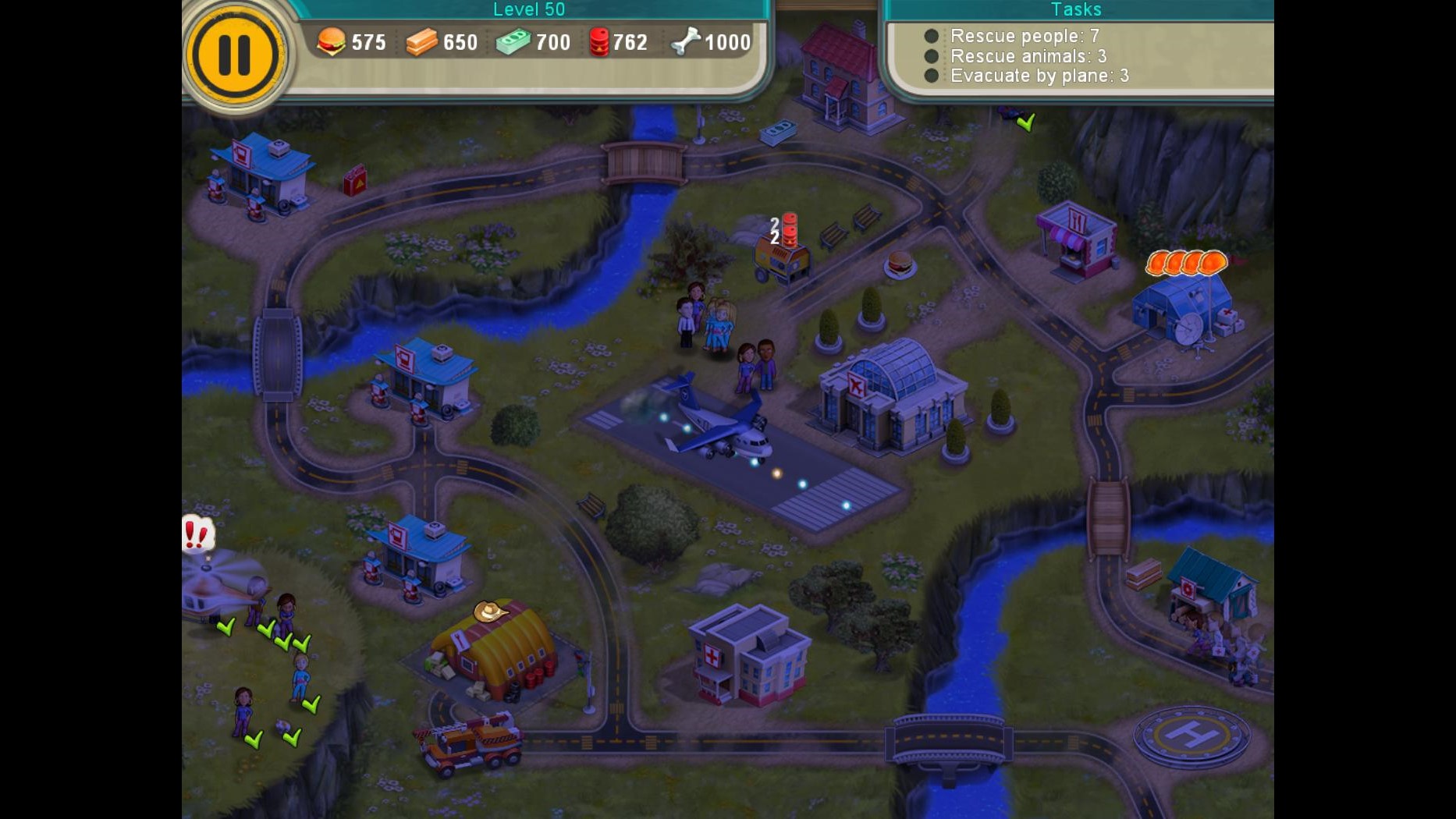The width and height of the screenshot is (1456, 819).
Task: Click the exclamation marks above the helicopter
Action: pos(197,534)
